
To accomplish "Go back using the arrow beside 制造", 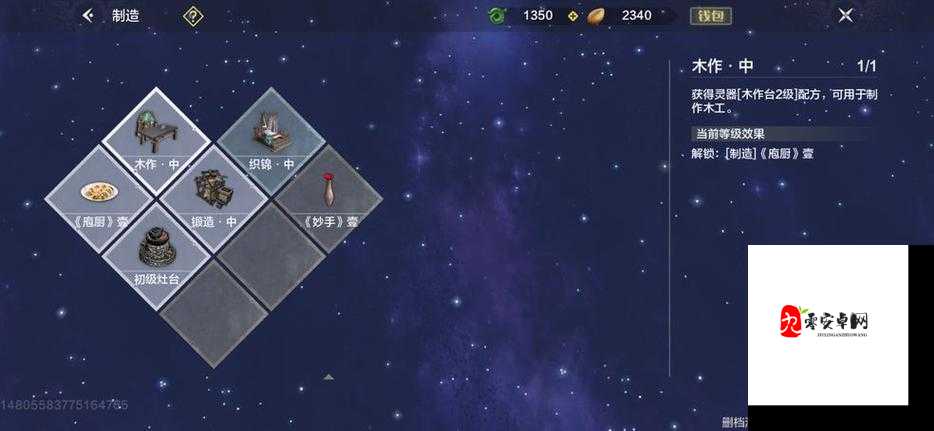I will point(88,15).
